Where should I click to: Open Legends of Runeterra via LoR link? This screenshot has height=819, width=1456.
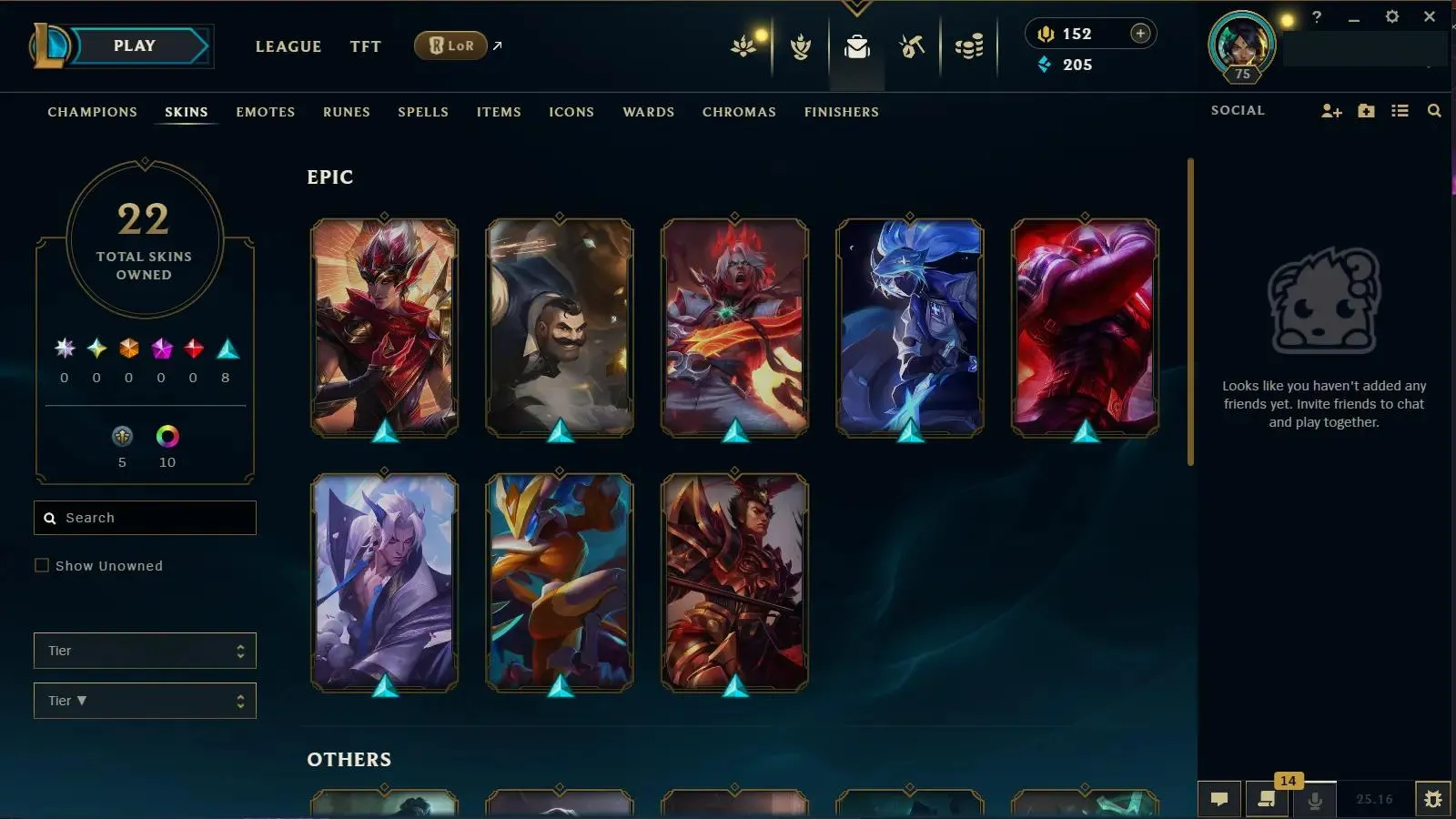point(450,45)
